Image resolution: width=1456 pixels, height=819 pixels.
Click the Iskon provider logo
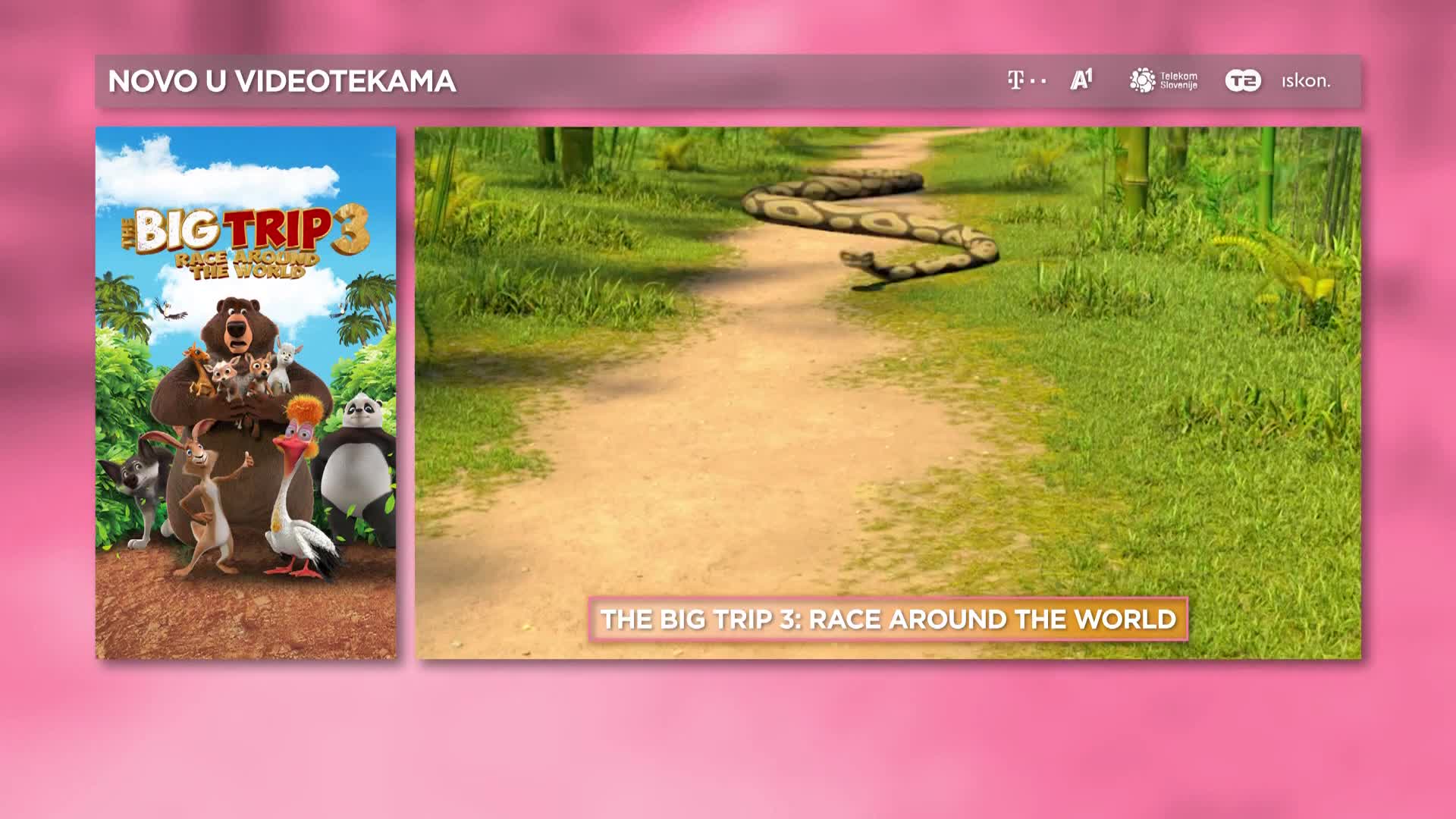pyautogui.click(x=1306, y=81)
